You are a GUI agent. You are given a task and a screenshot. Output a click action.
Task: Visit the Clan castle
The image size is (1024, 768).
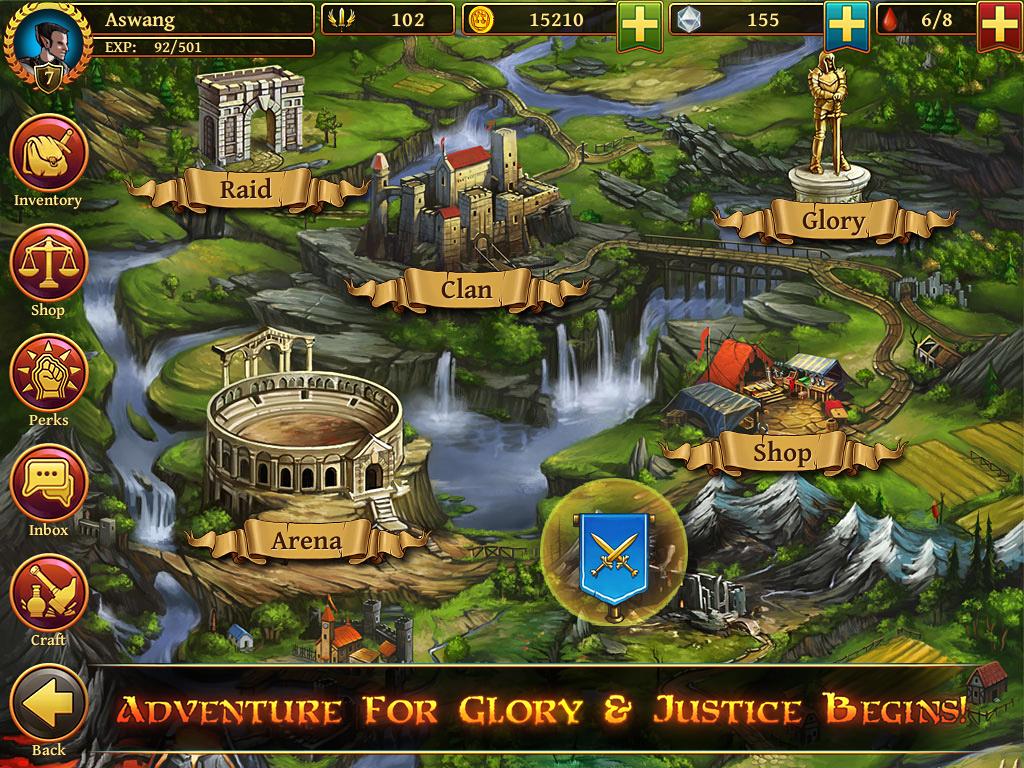[467, 289]
